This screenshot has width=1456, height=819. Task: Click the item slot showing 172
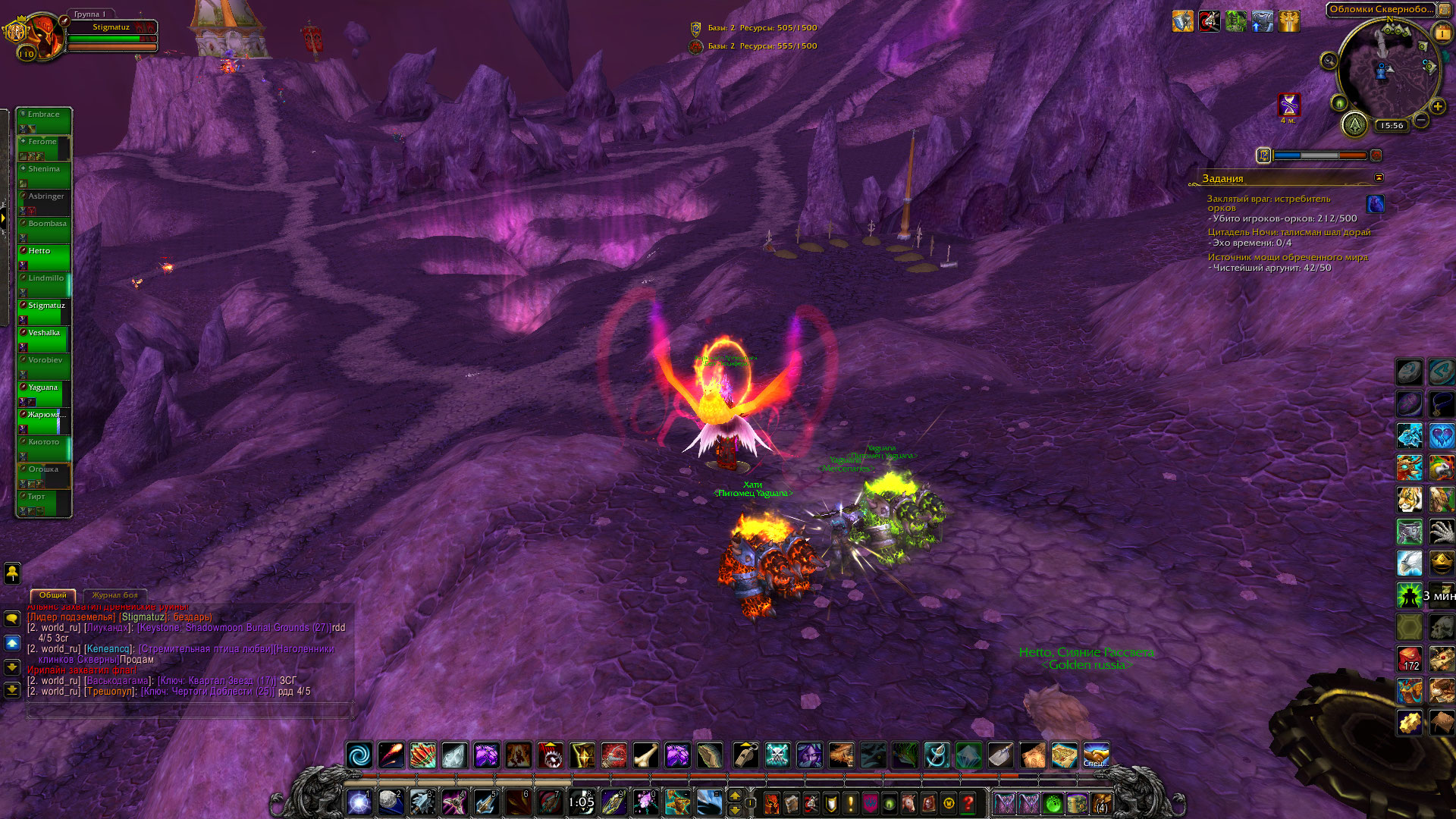[1410, 658]
